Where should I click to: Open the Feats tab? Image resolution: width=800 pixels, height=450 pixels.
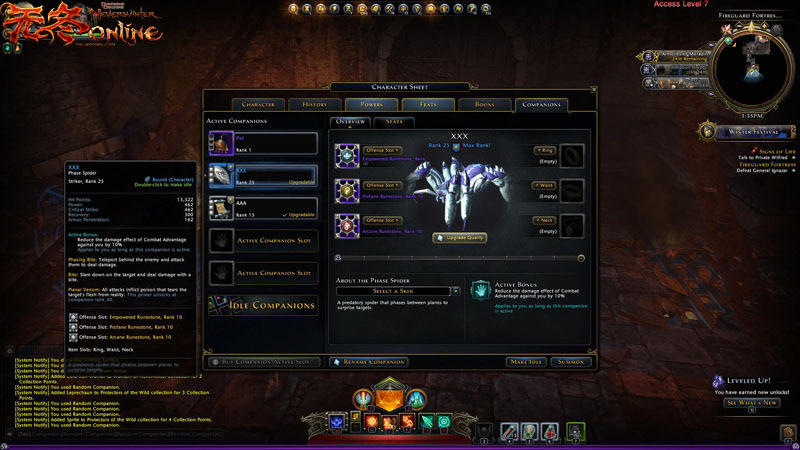point(427,104)
